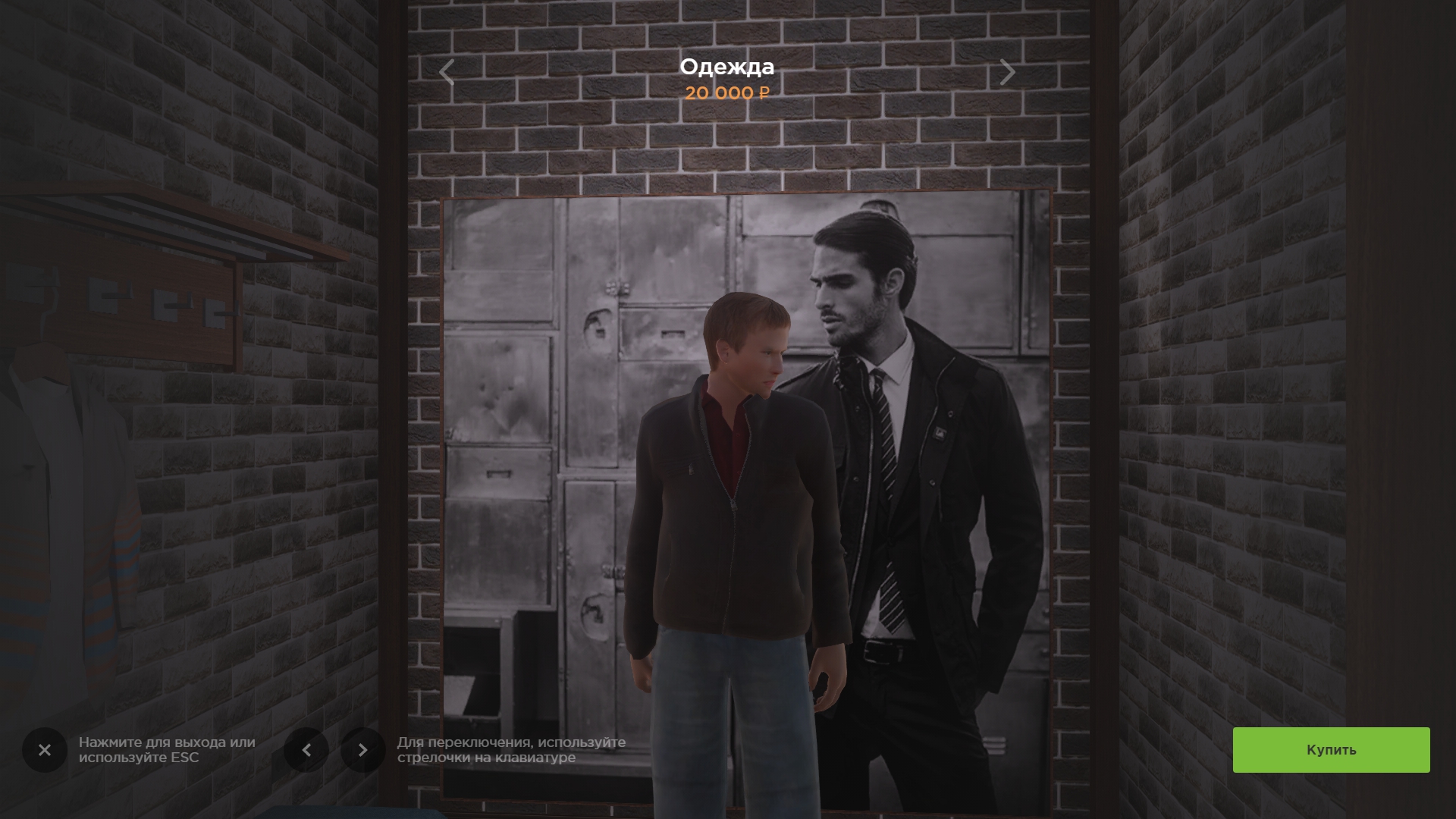This screenshot has width=1456, height=819.
Task: Switch to the previous clothing item using the bottom left arrow
Action: [306, 750]
